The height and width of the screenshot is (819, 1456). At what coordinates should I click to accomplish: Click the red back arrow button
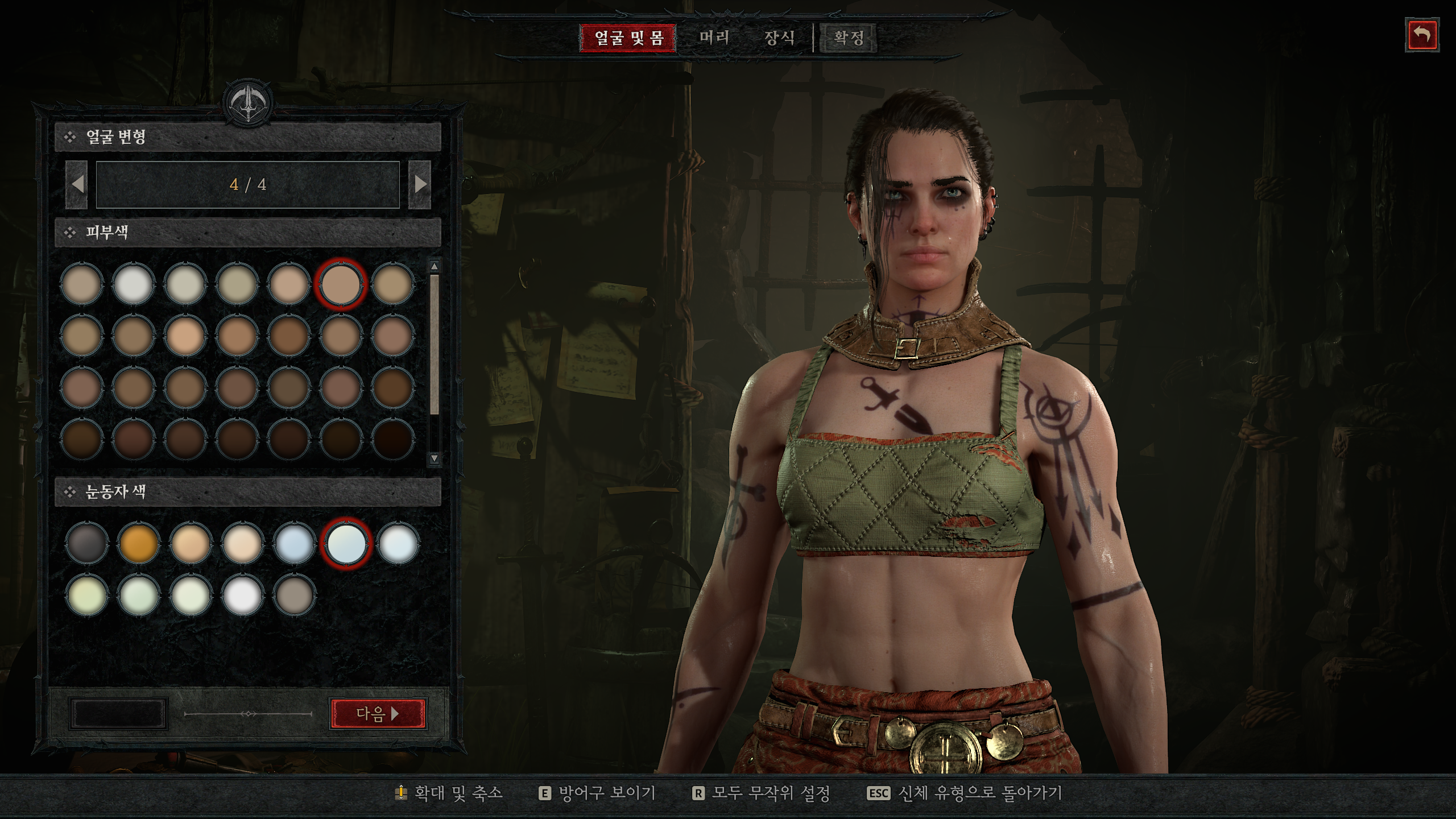click(x=1422, y=35)
